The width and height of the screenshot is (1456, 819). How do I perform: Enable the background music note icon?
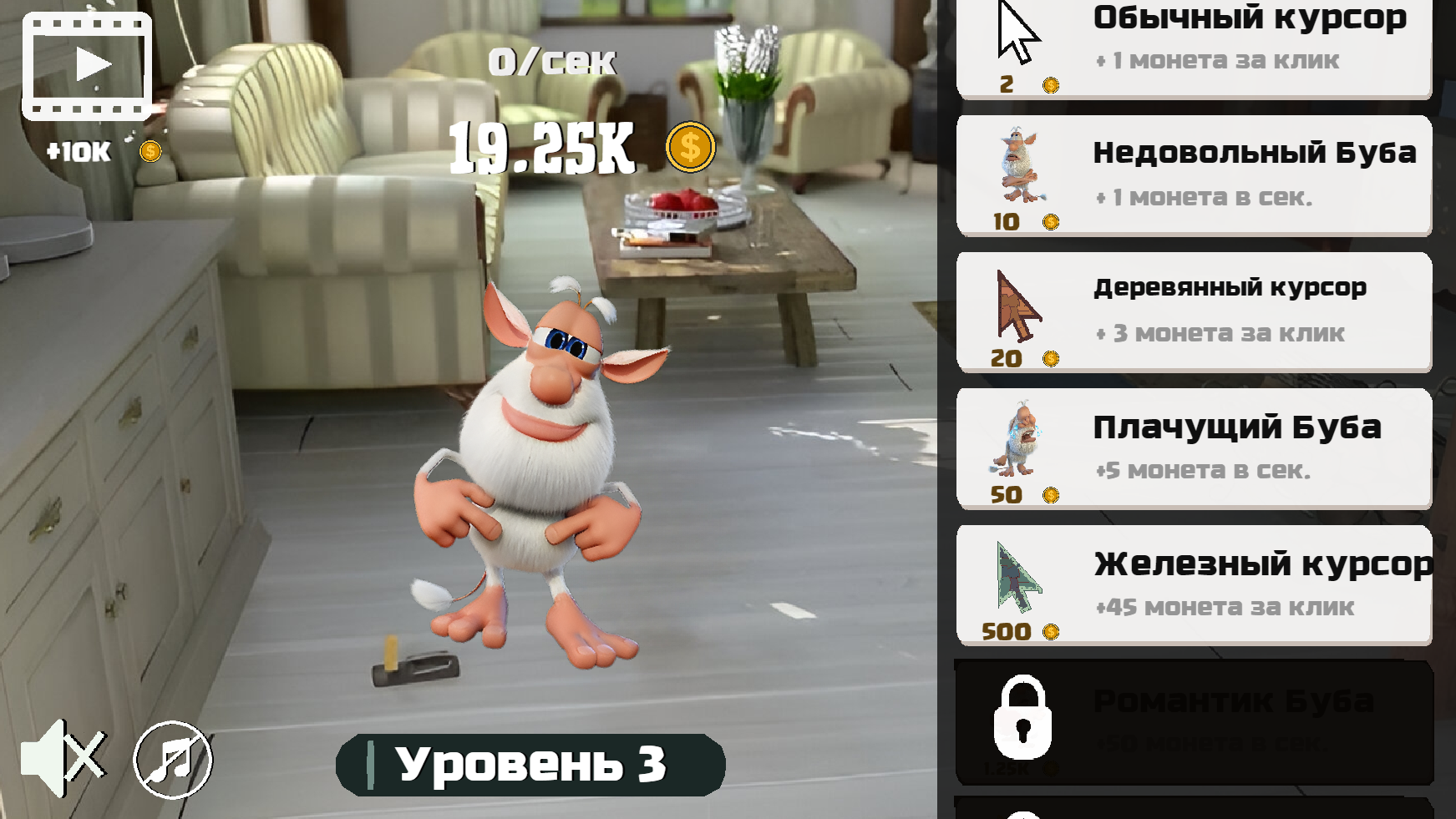(x=170, y=760)
